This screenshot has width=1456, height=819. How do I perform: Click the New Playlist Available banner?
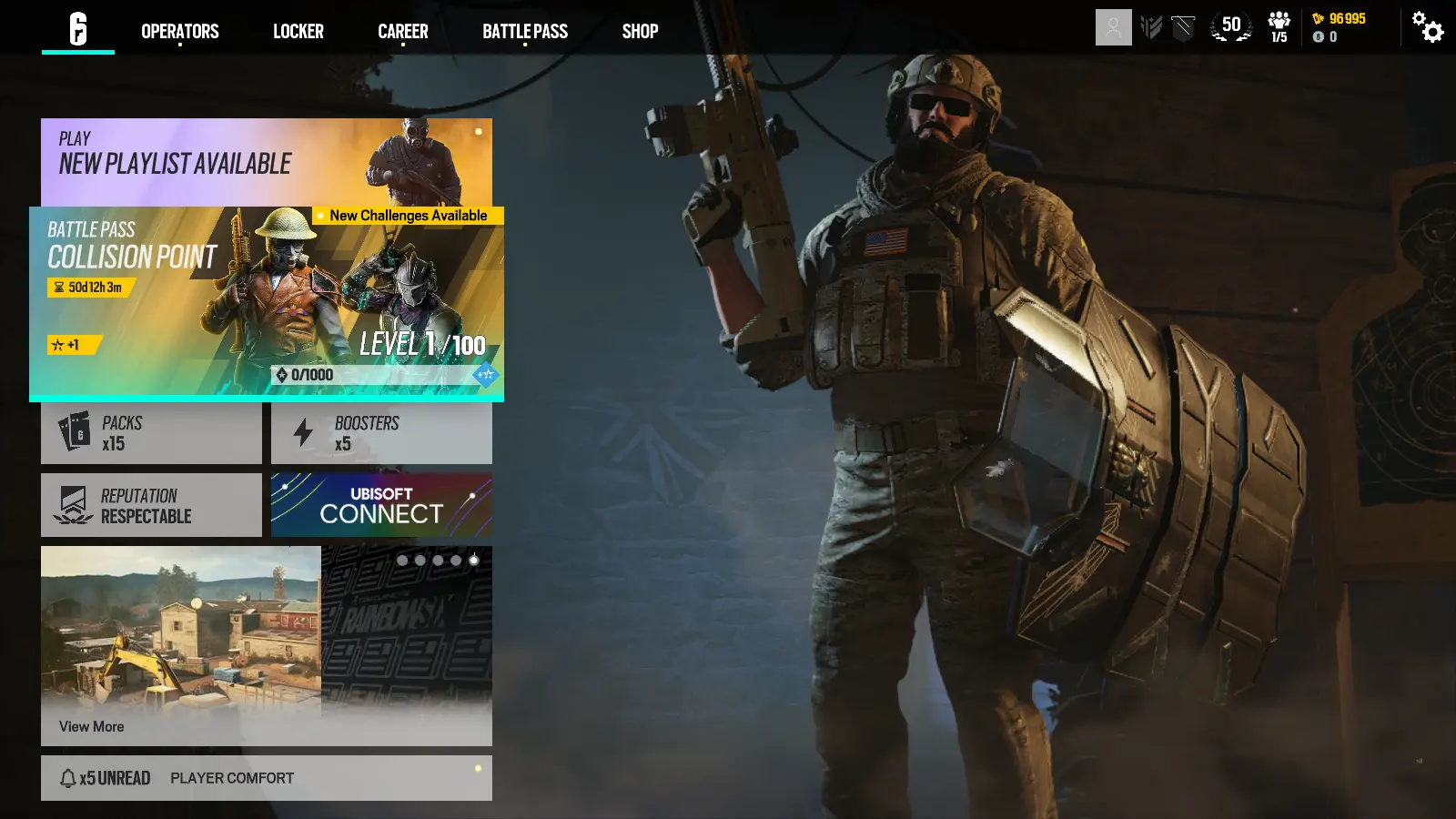[x=266, y=162]
